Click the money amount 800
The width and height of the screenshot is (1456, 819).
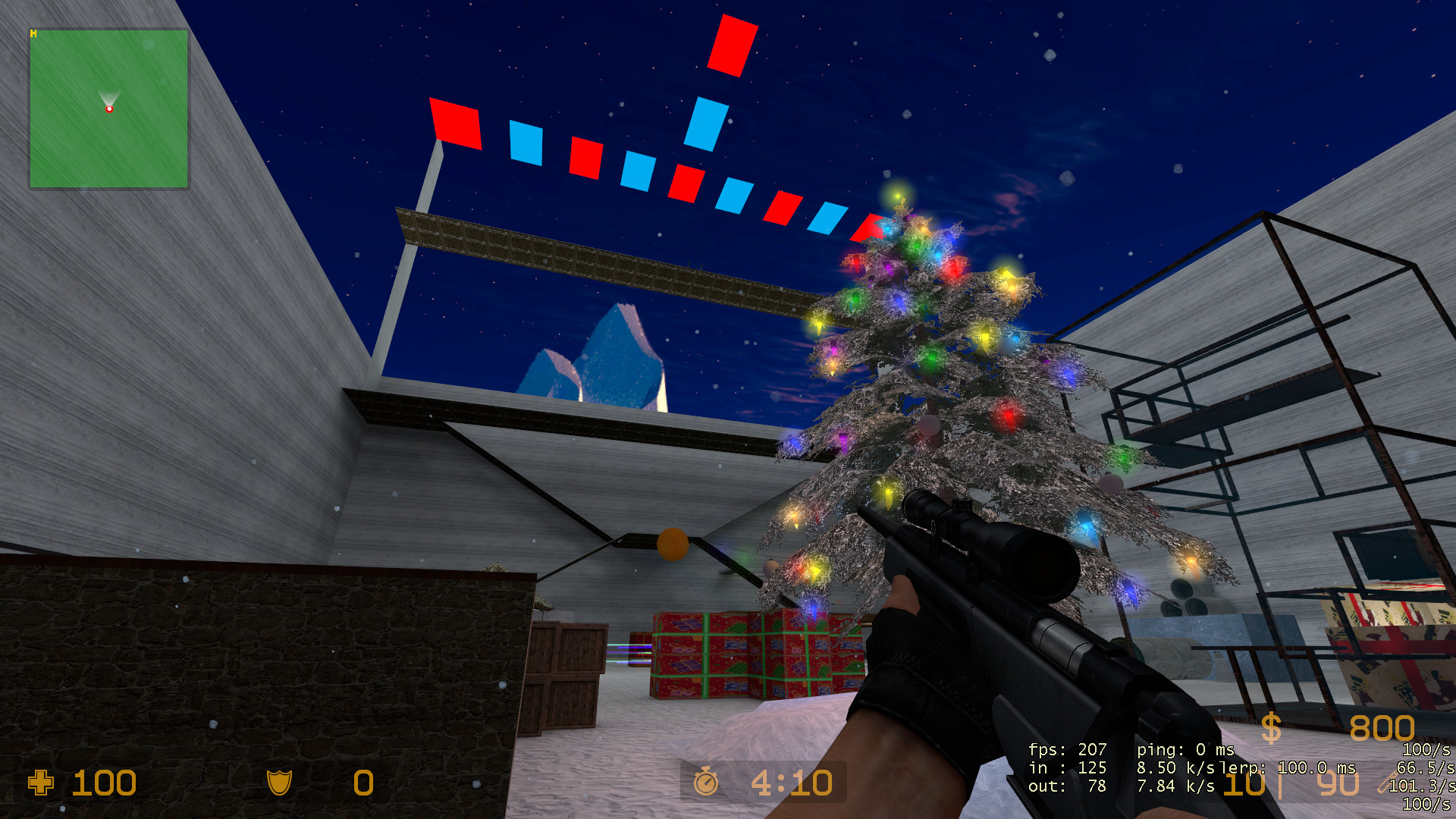pos(1382,728)
